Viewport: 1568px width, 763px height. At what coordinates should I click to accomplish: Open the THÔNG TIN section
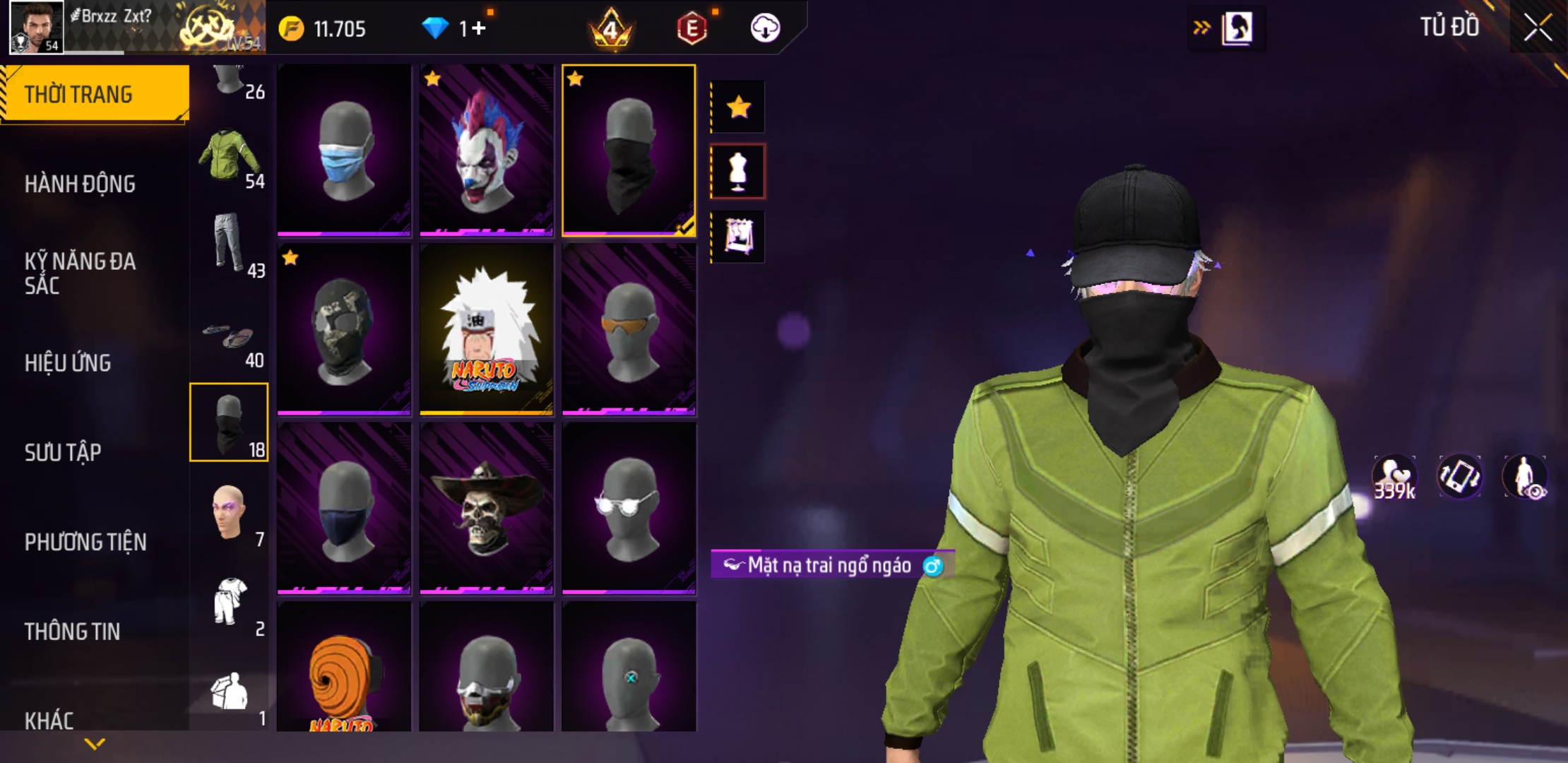72,631
